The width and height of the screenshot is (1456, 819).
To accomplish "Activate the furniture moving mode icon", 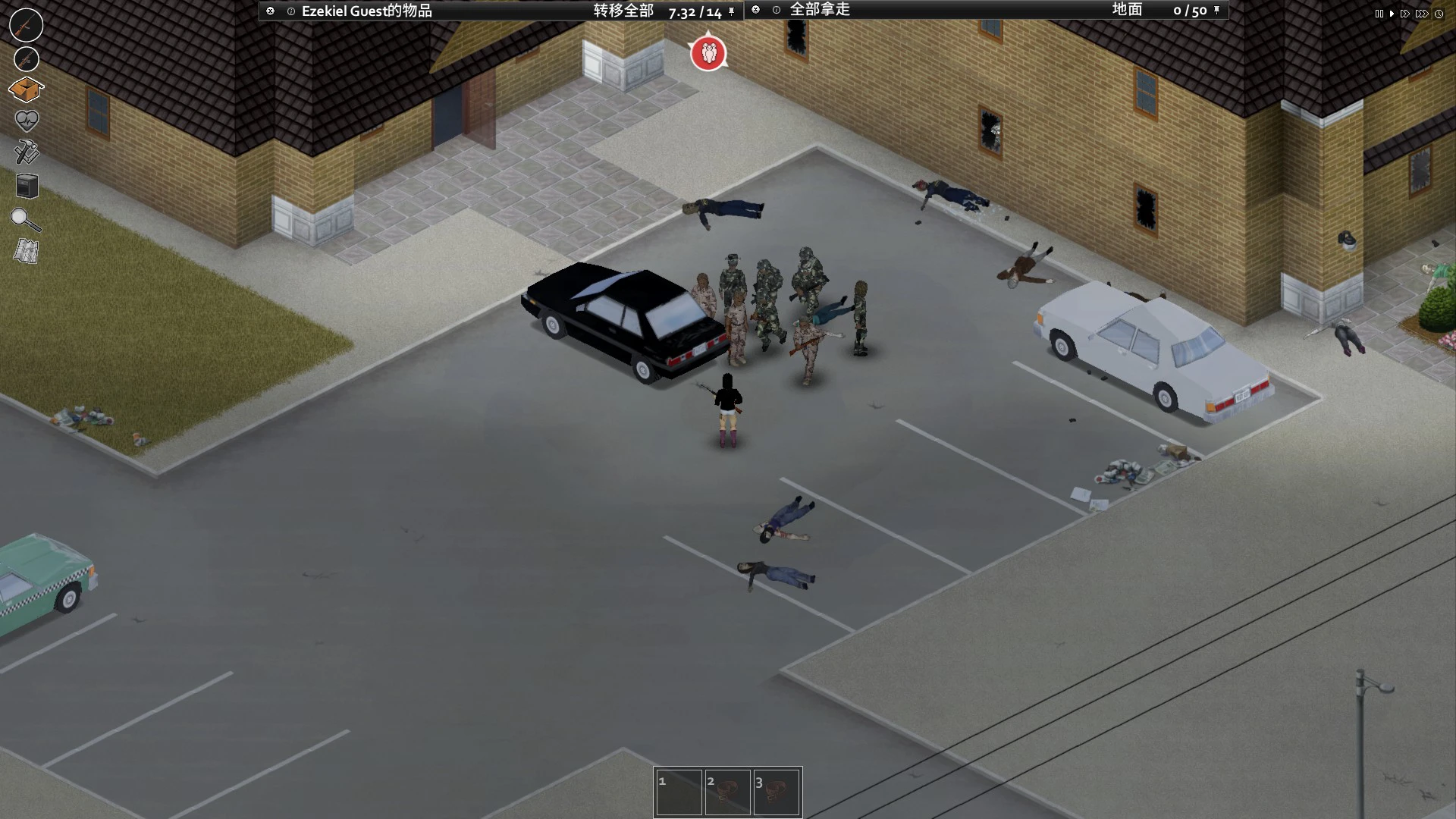I will [27, 186].
